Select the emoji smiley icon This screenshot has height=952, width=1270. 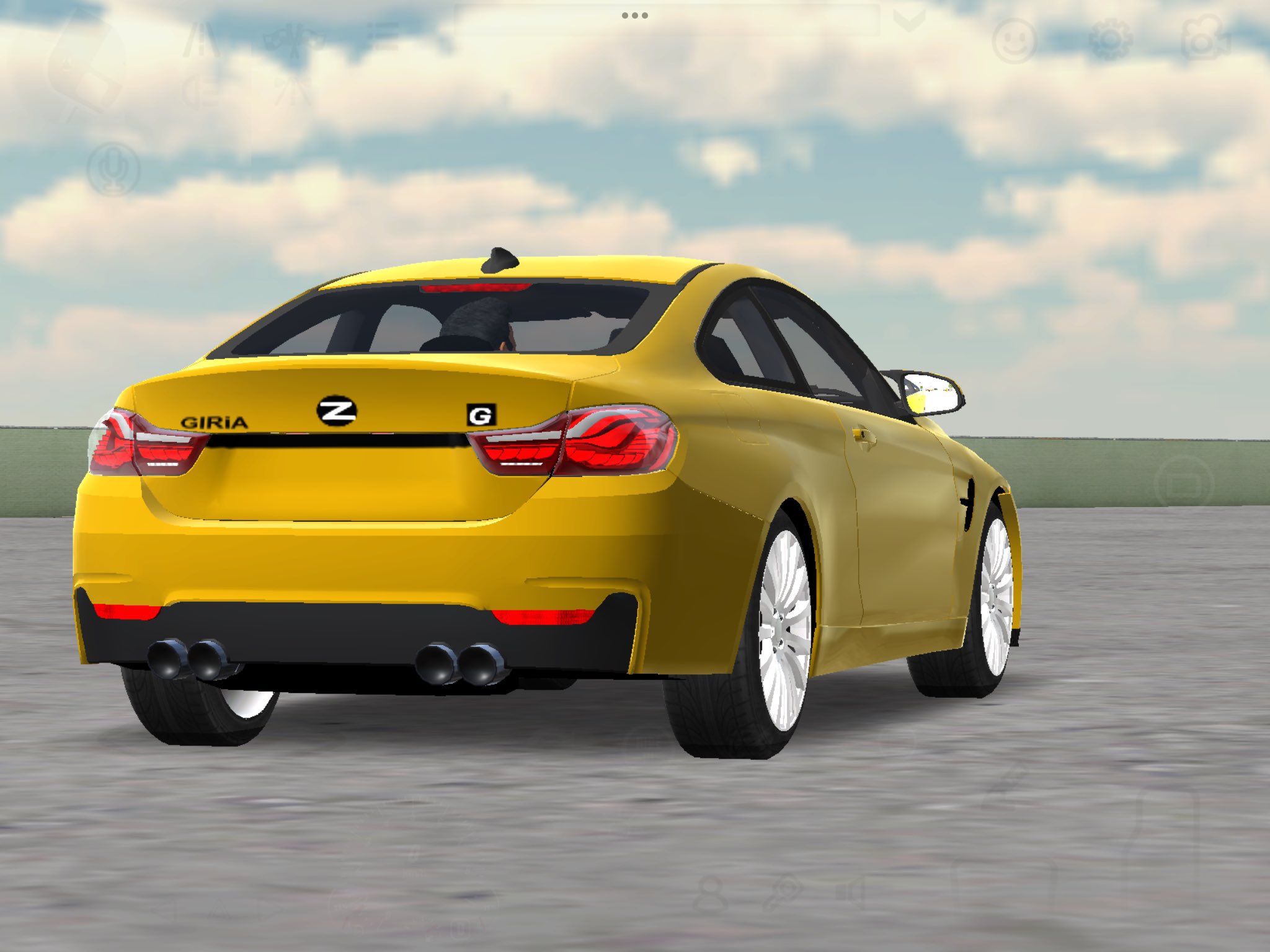click(x=1015, y=39)
